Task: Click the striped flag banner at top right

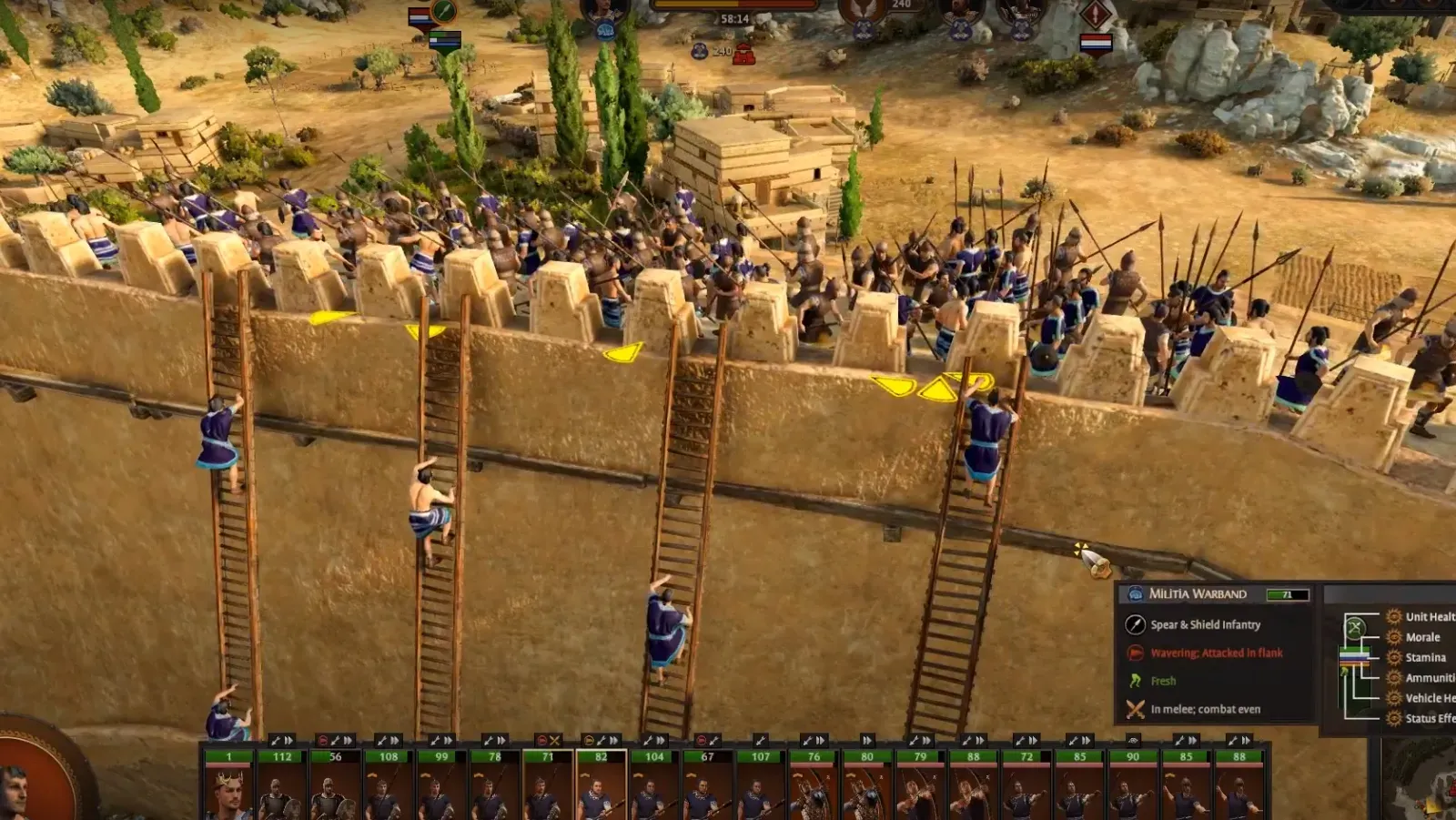Action: pyautogui.click(x=1096, y=41)
